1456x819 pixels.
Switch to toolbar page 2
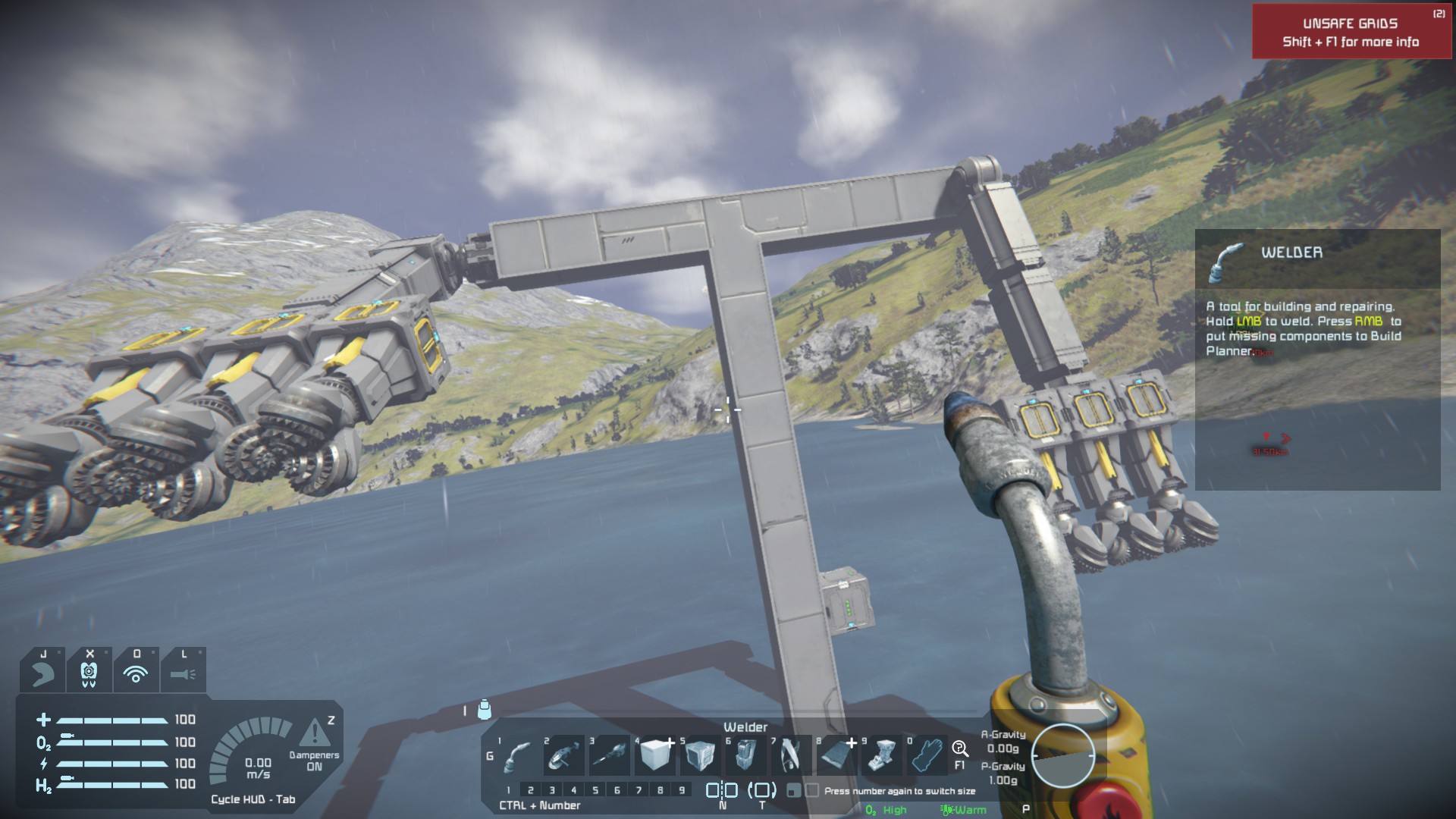point(531,790)
